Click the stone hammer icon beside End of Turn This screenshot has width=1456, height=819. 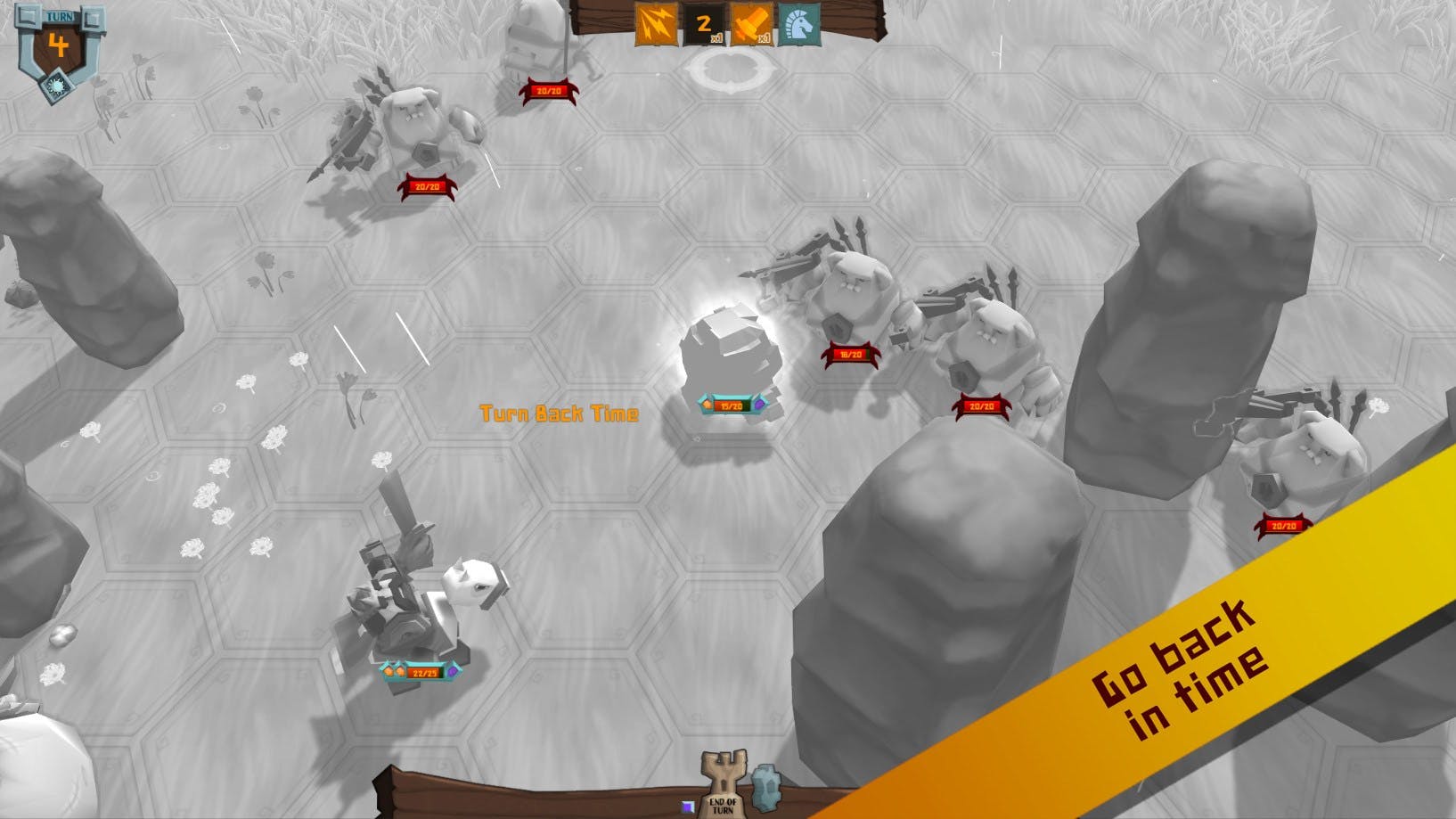tap(766, 789)
